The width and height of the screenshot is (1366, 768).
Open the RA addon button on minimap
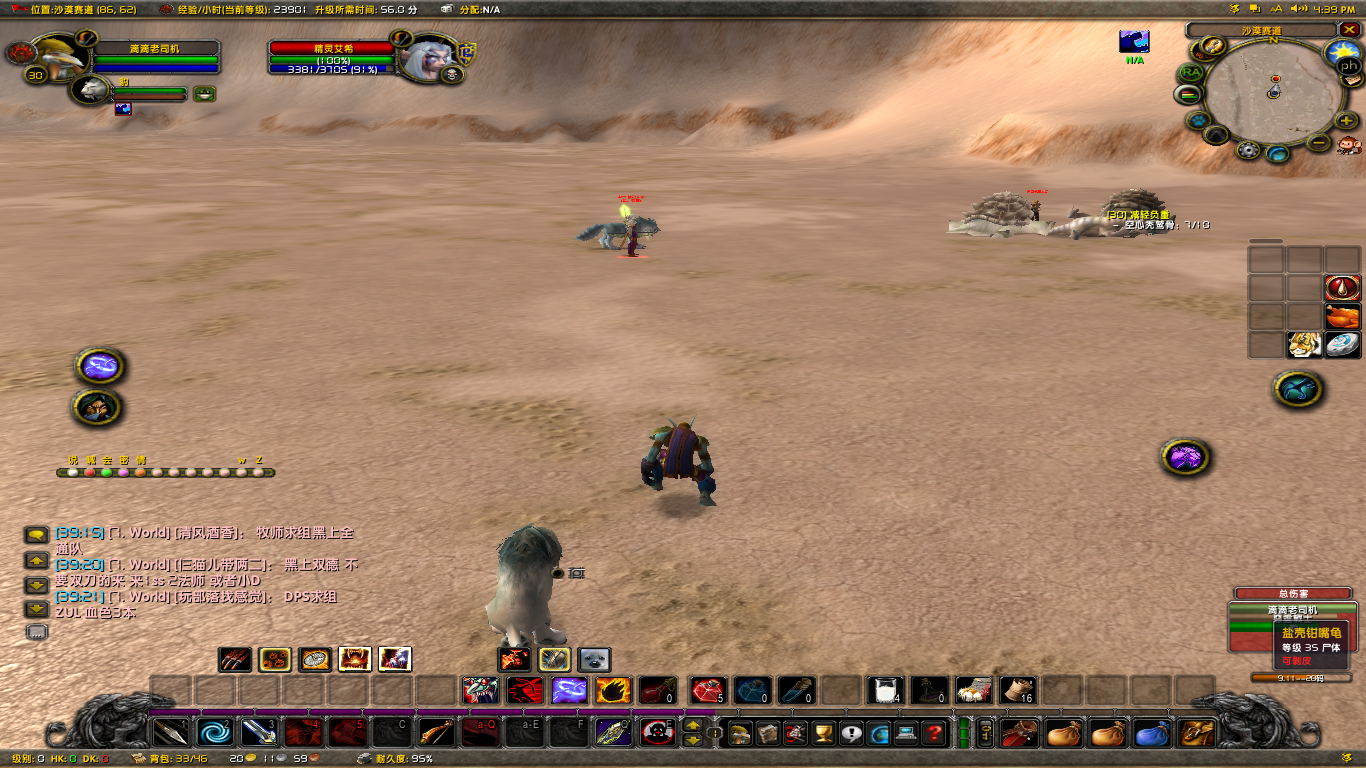pyautogui.click(x=1190, y=73)
